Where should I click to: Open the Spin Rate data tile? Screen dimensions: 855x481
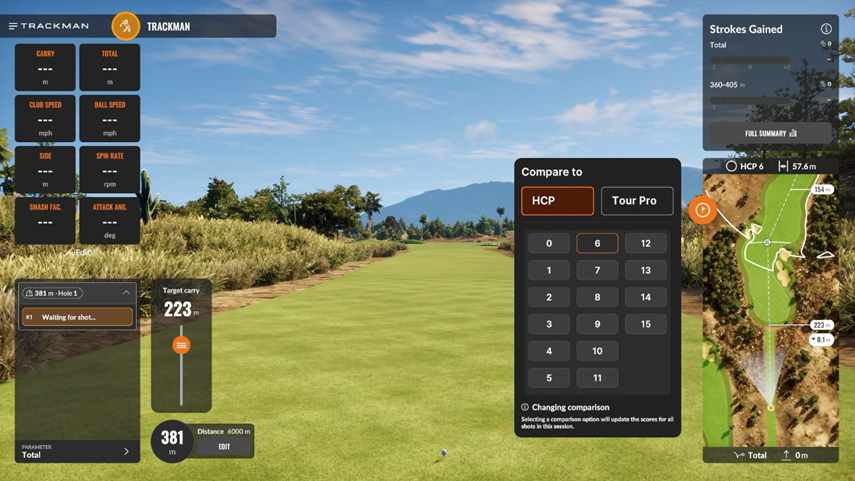tap(110, 169)
